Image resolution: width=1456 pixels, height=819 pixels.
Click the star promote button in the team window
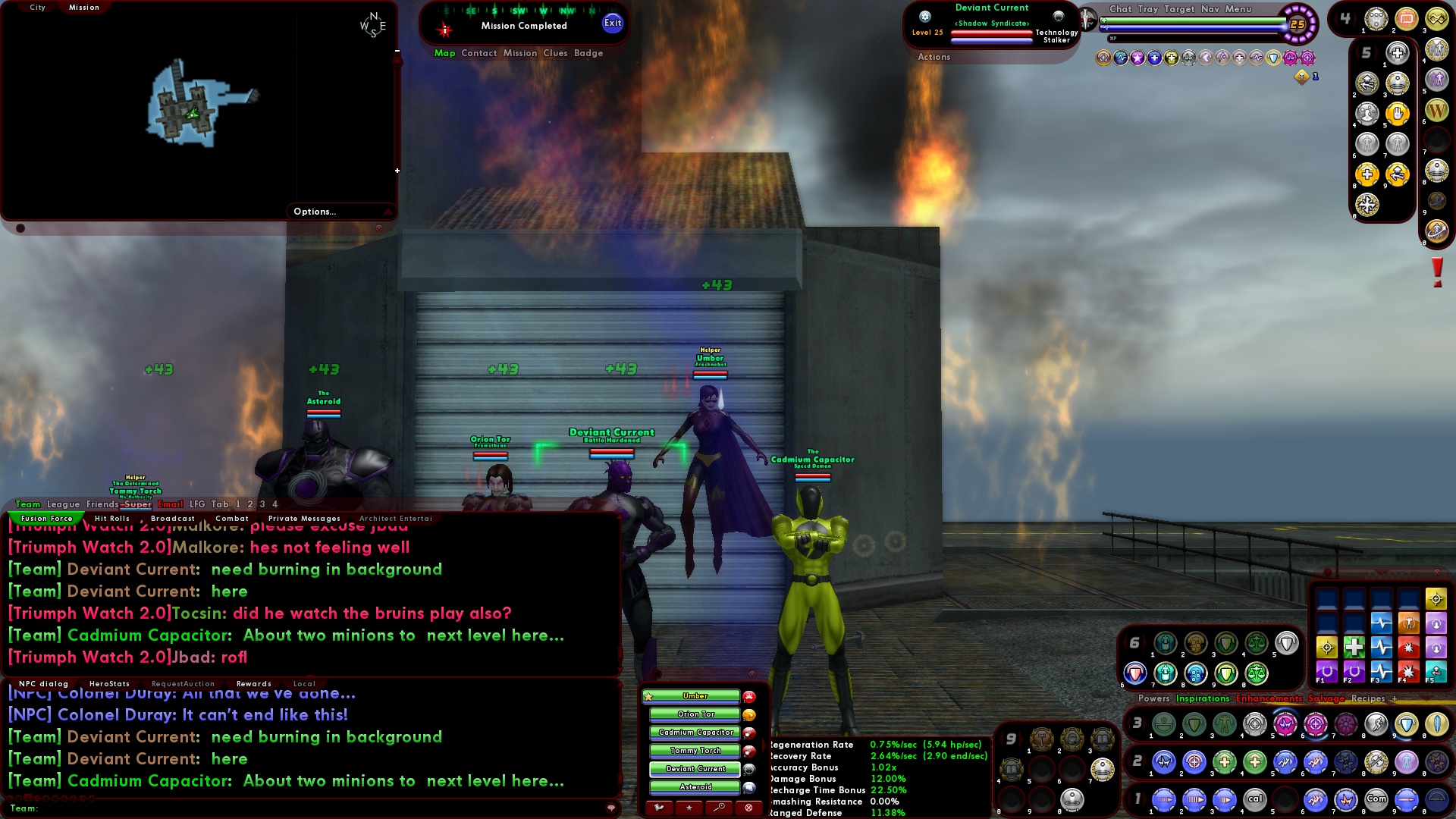pos(689,807)
